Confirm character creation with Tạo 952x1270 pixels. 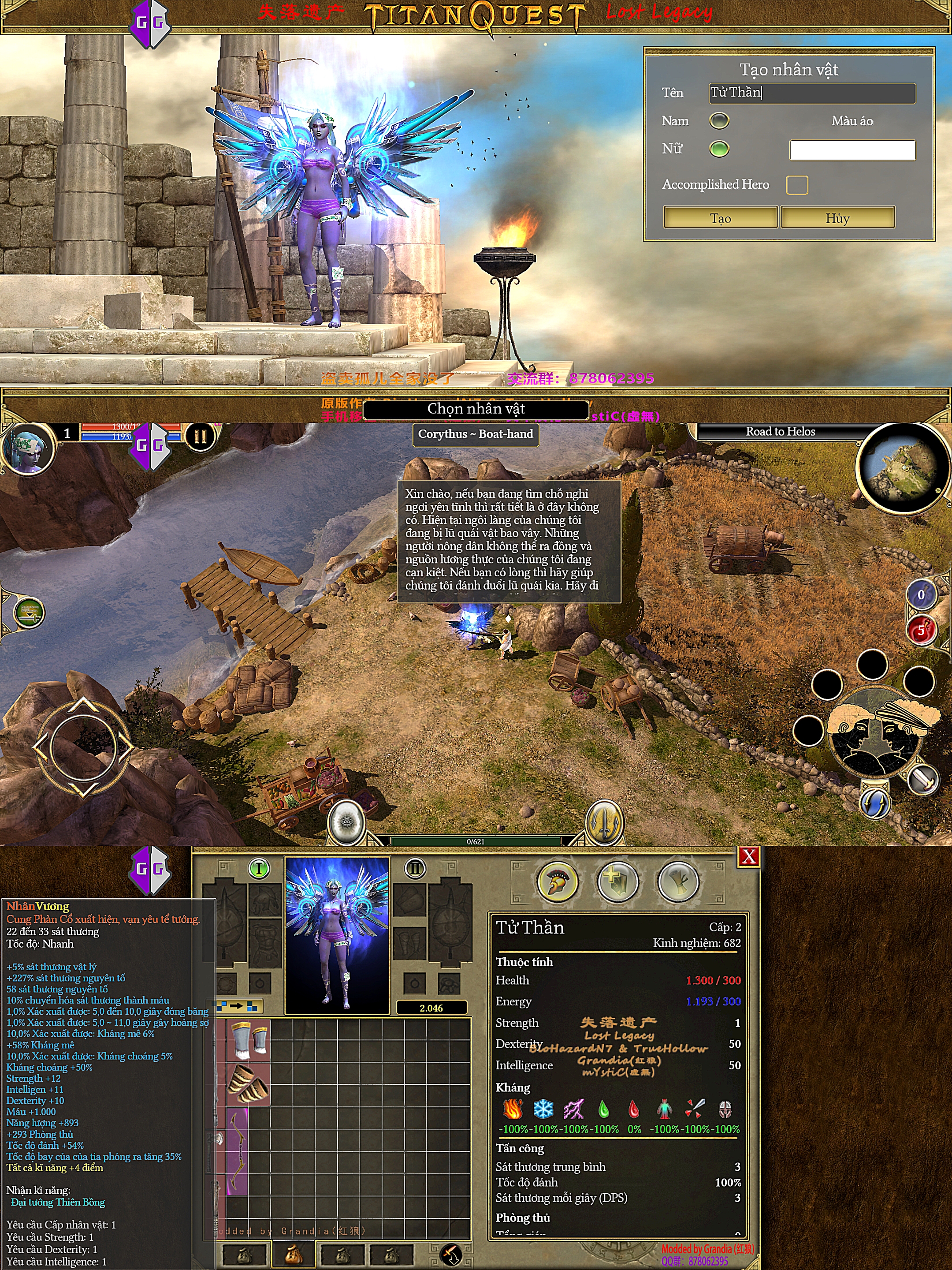tap(720, 218)
